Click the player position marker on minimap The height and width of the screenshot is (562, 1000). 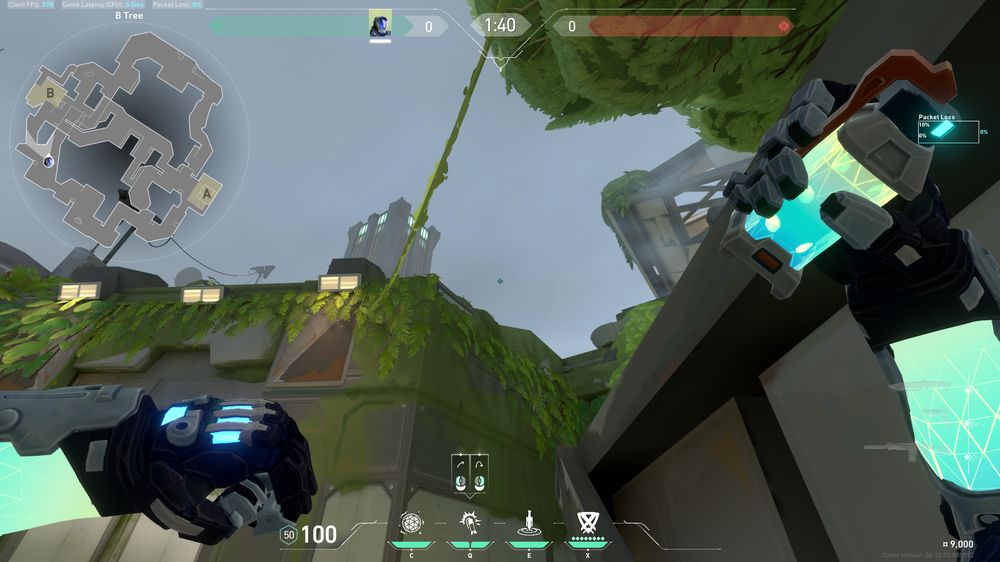tap(48, 161)
